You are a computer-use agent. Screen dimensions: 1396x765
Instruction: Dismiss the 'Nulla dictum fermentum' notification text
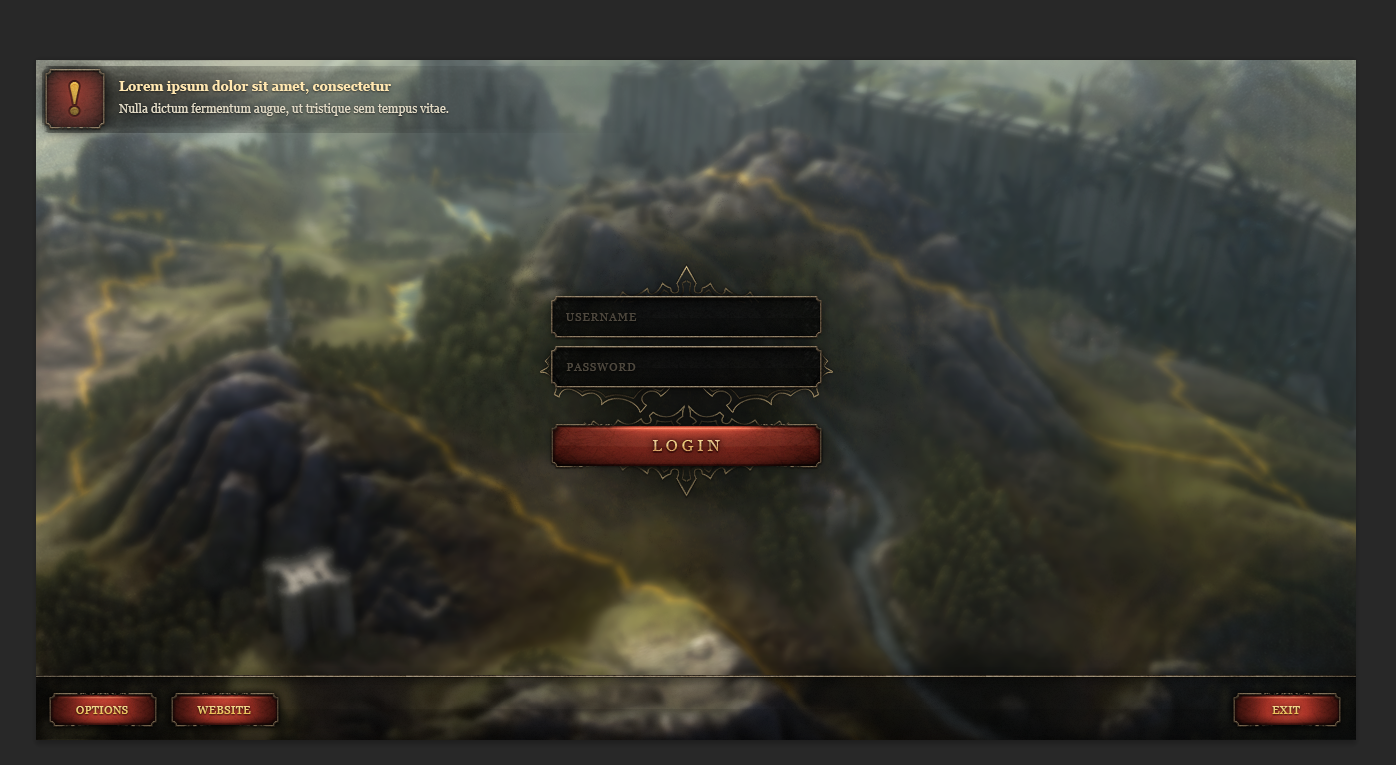click(284, 108)
